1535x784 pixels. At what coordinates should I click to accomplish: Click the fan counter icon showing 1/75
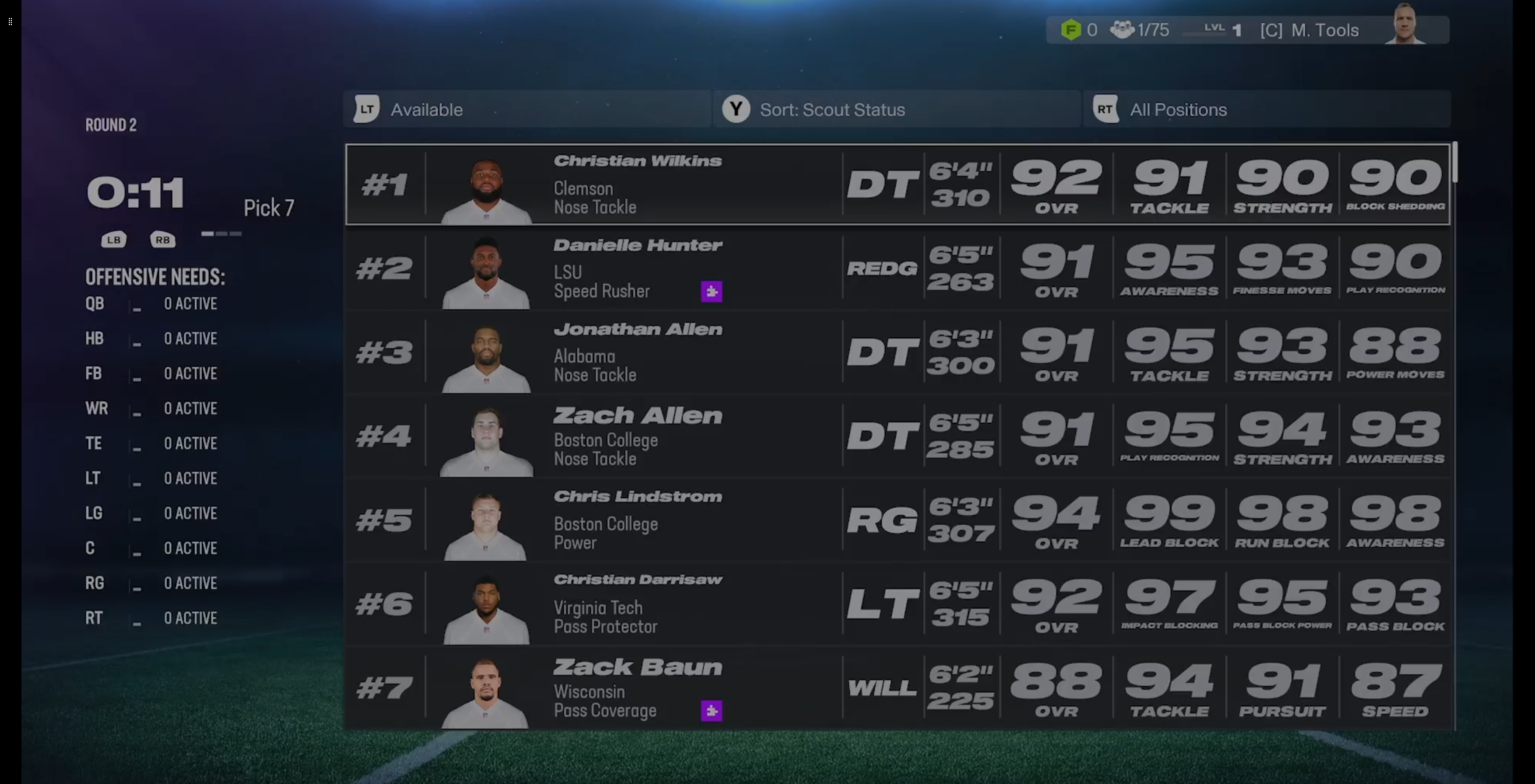1123,29
